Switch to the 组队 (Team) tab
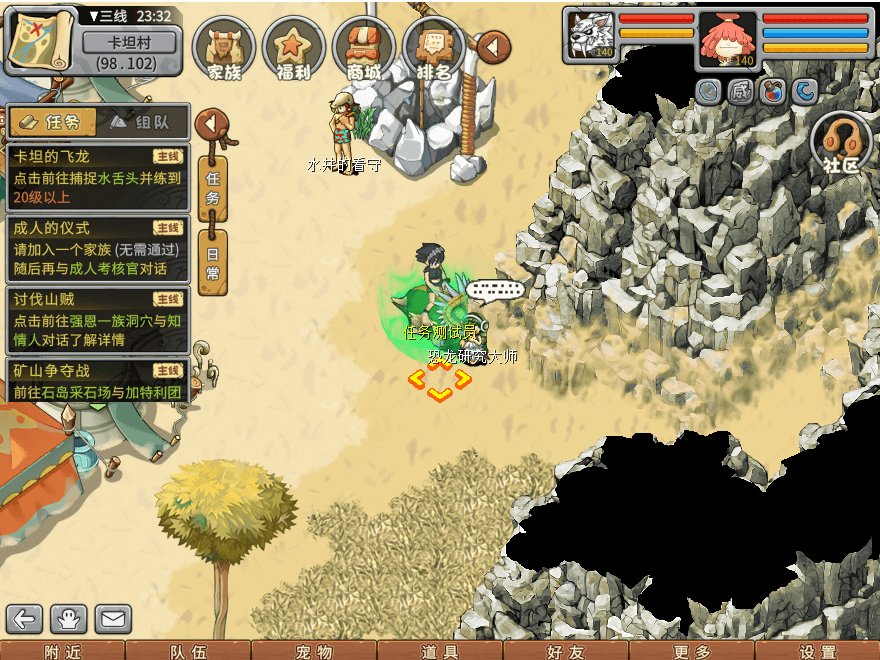This screenshot has height=660, width=880. (x=144, y=122)
